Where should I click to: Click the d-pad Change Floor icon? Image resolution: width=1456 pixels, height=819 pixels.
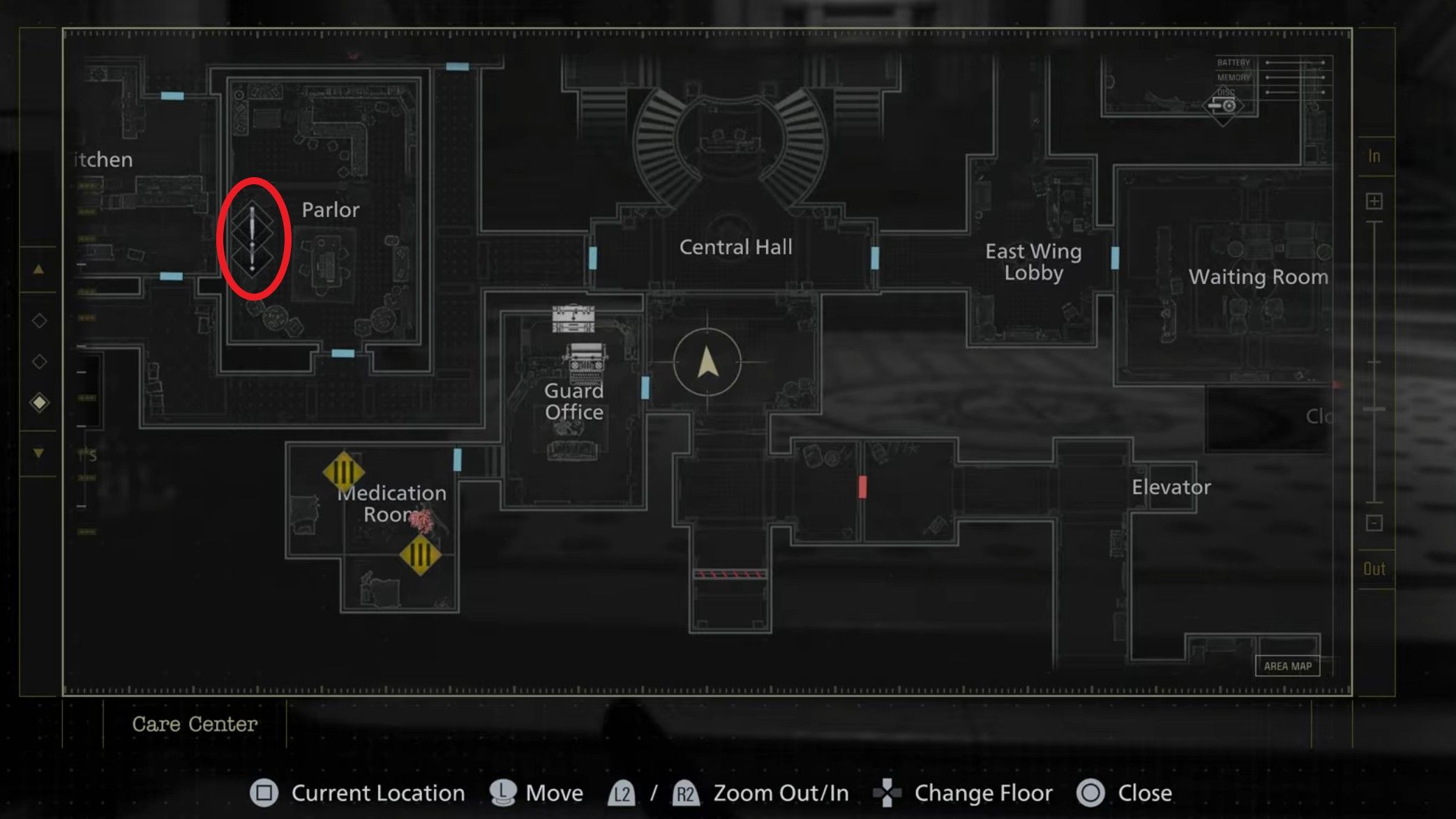[x=888, y=792]
